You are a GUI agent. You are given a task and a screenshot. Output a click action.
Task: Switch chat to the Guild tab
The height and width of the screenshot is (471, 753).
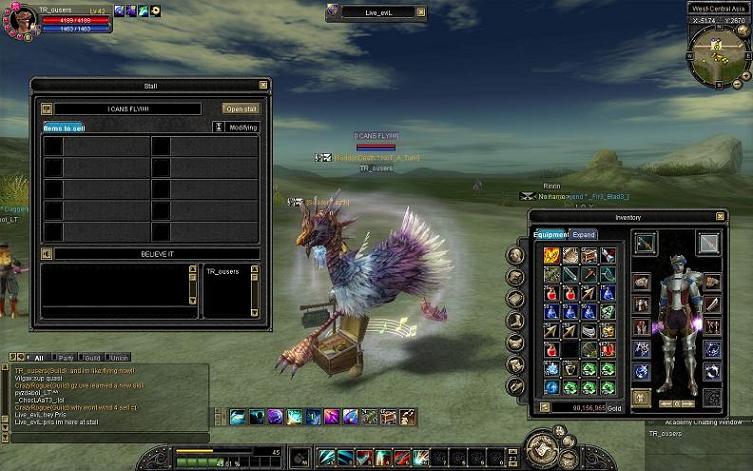point(93,357)
